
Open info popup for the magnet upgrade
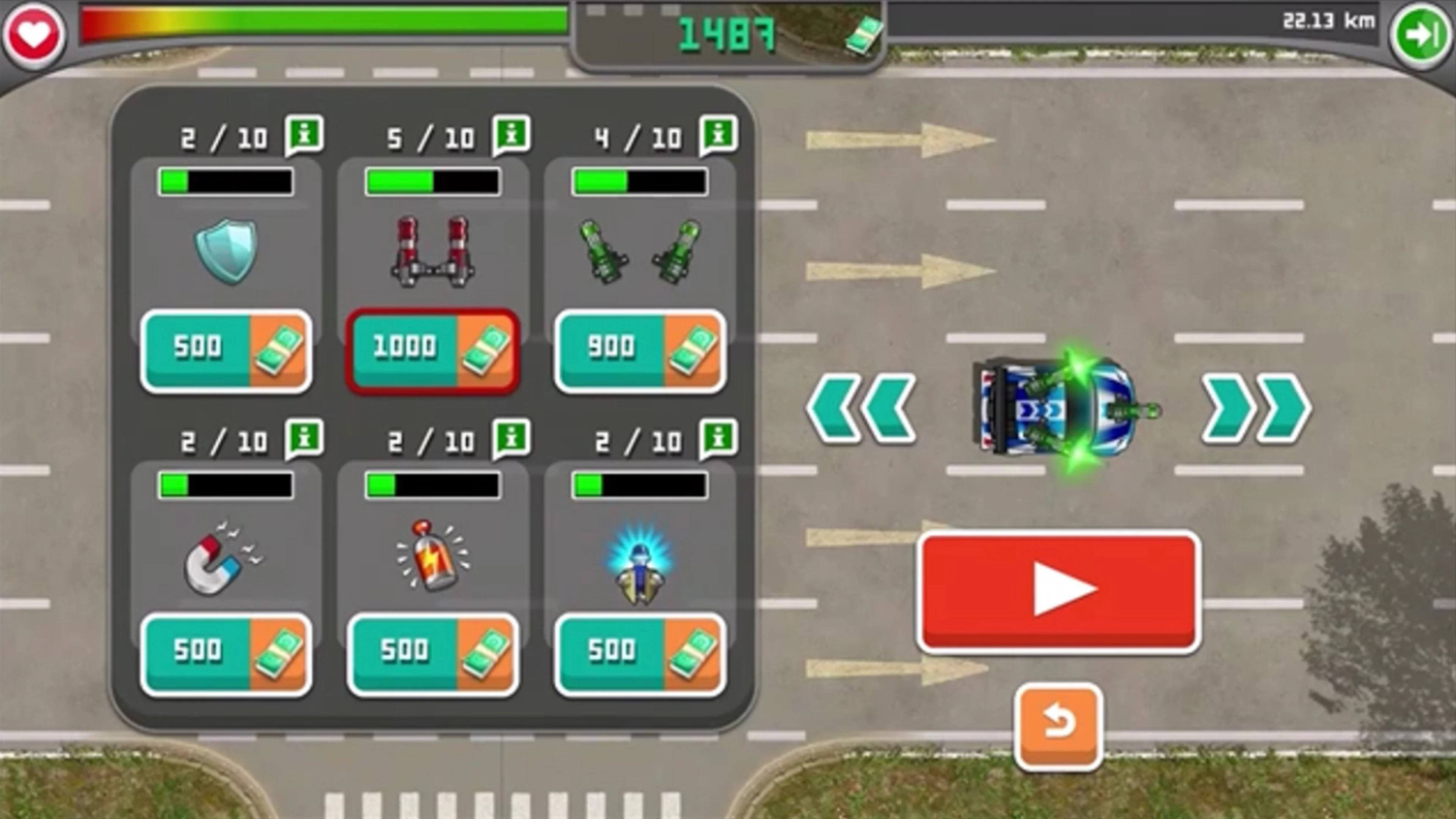(305, 440)
